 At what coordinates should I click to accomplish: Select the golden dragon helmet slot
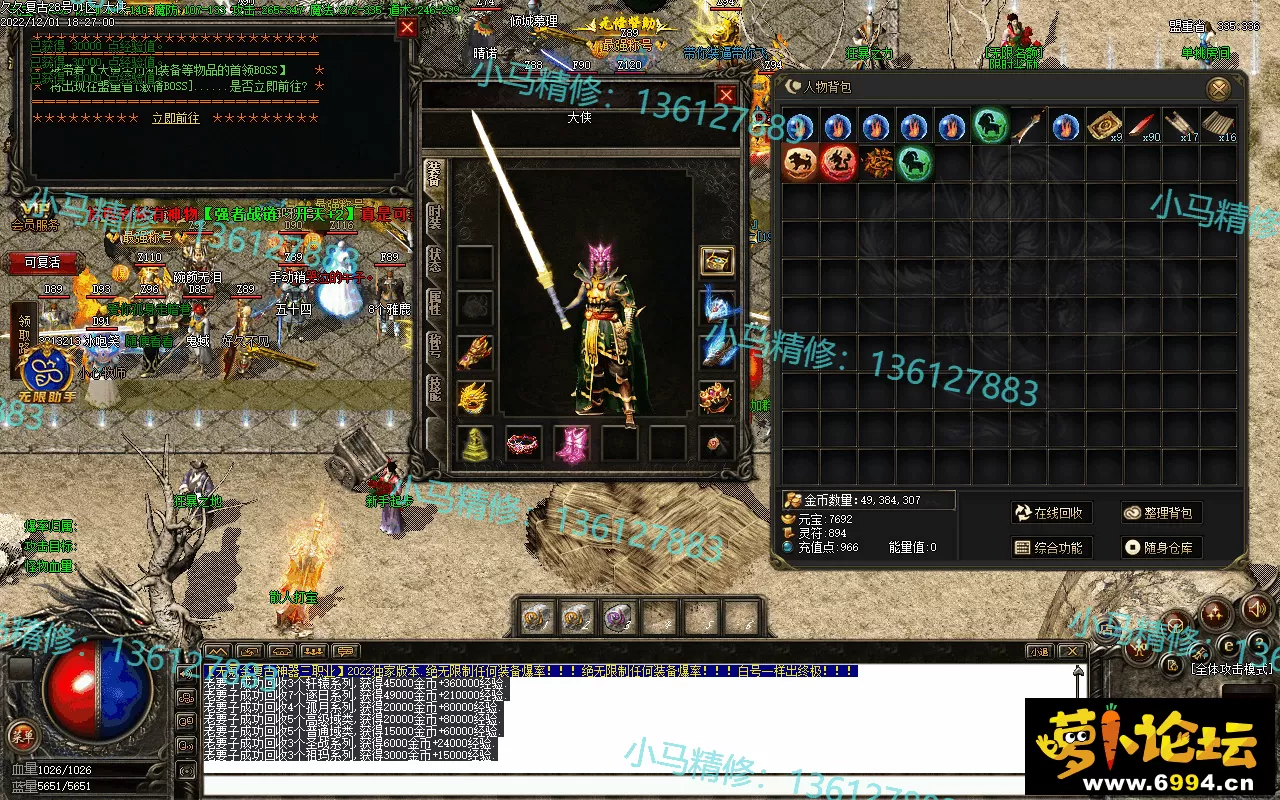point(475,398)
